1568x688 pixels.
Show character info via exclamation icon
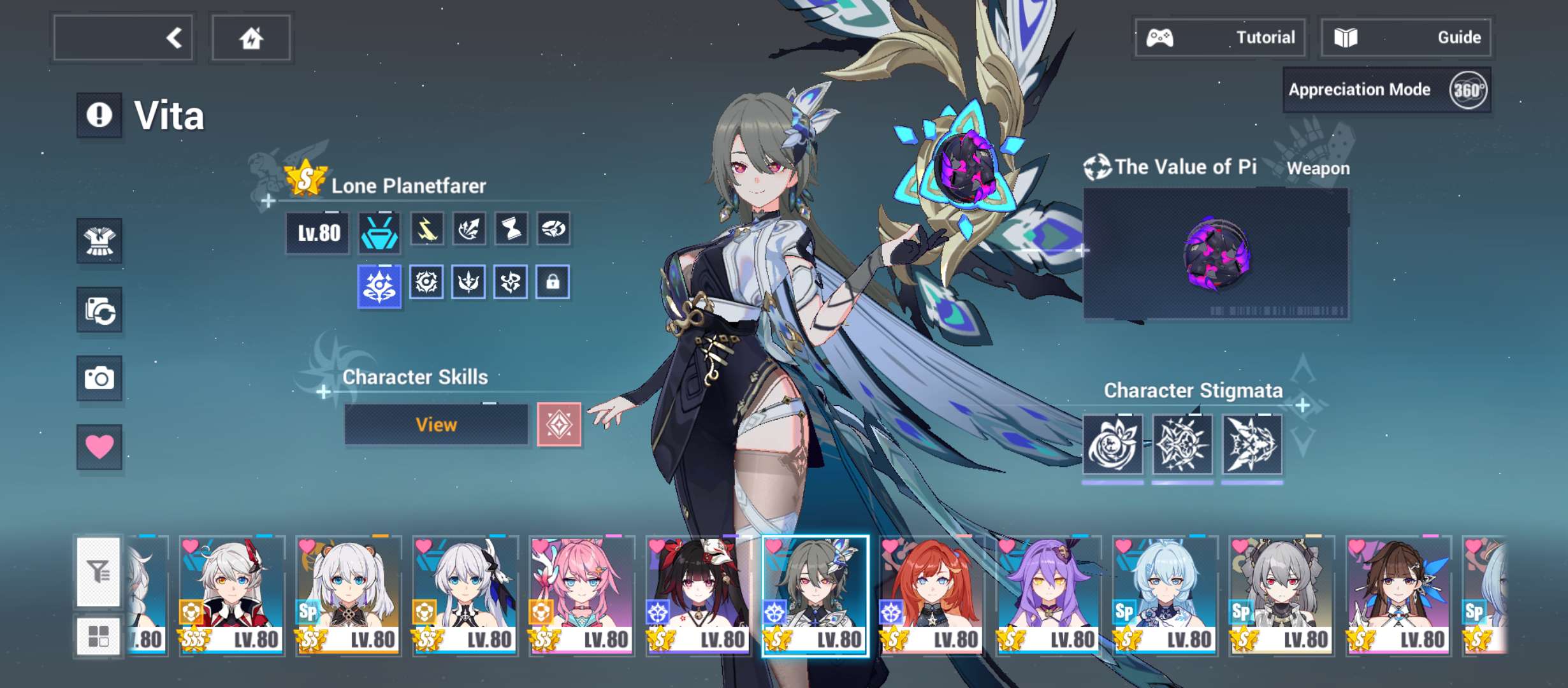tap(99, 115)
